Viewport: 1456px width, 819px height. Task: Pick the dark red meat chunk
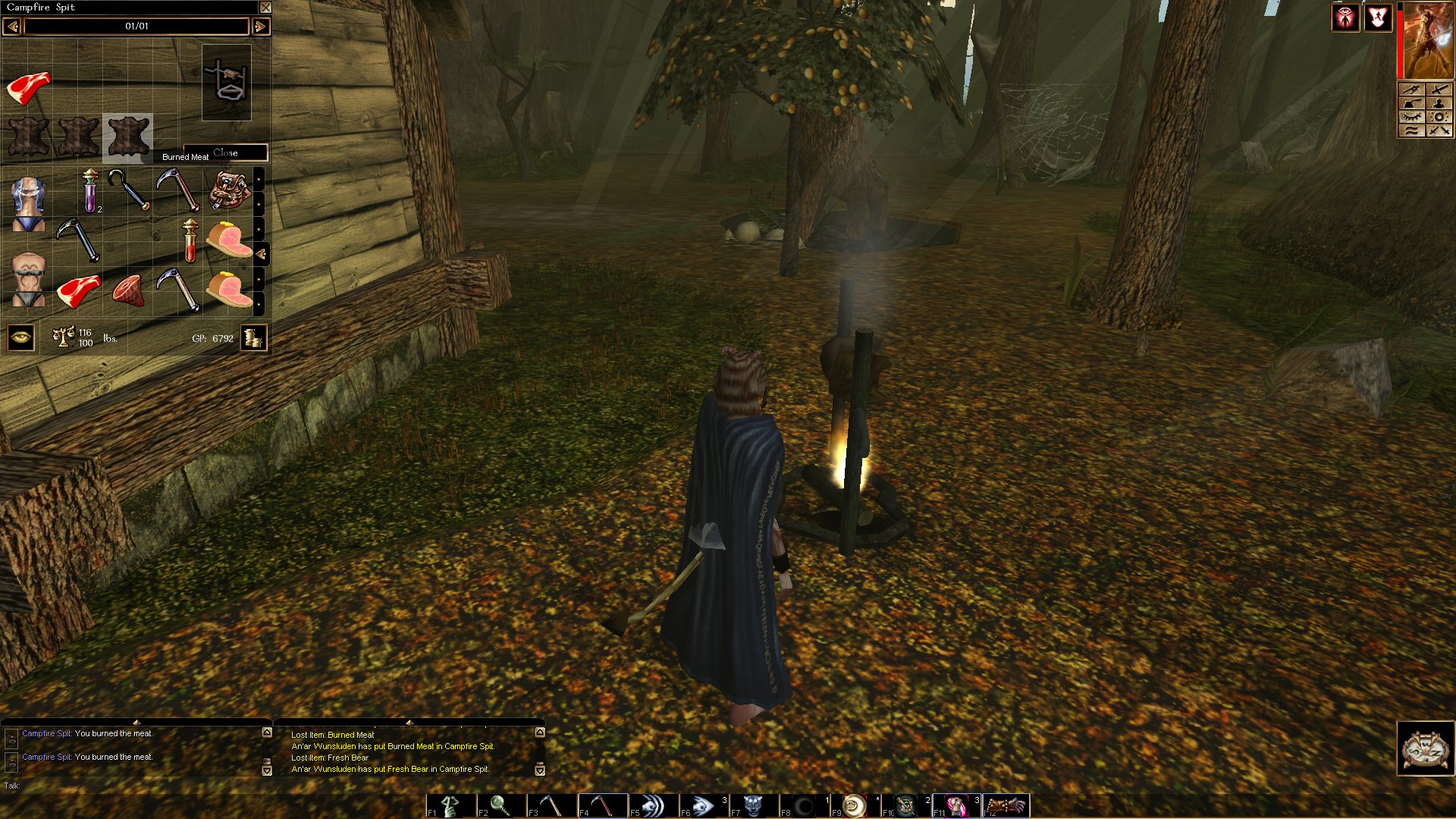pyautogui.click(x=128, y=290)
